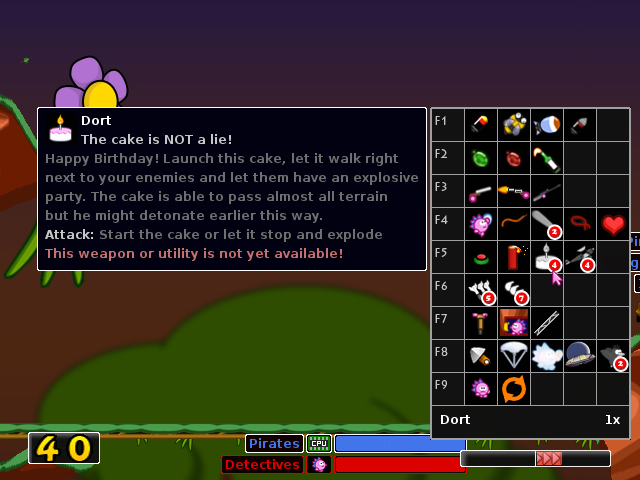
Task: Choose the orange whip weapon
Action: [514, 223]
